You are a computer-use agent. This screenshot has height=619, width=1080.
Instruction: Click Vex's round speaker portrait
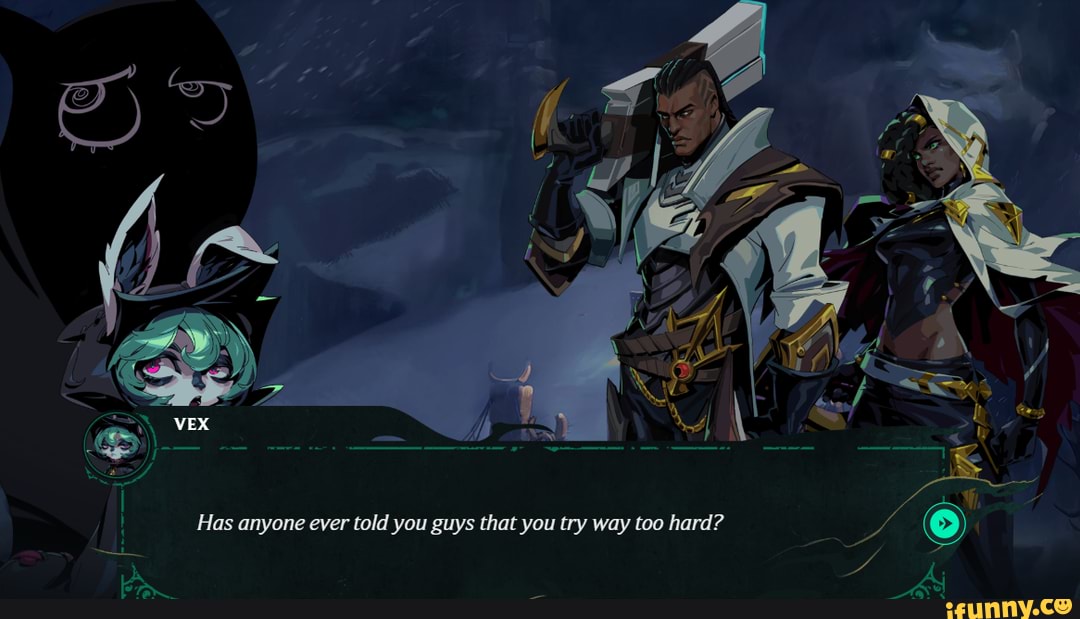tap(118, 445)
